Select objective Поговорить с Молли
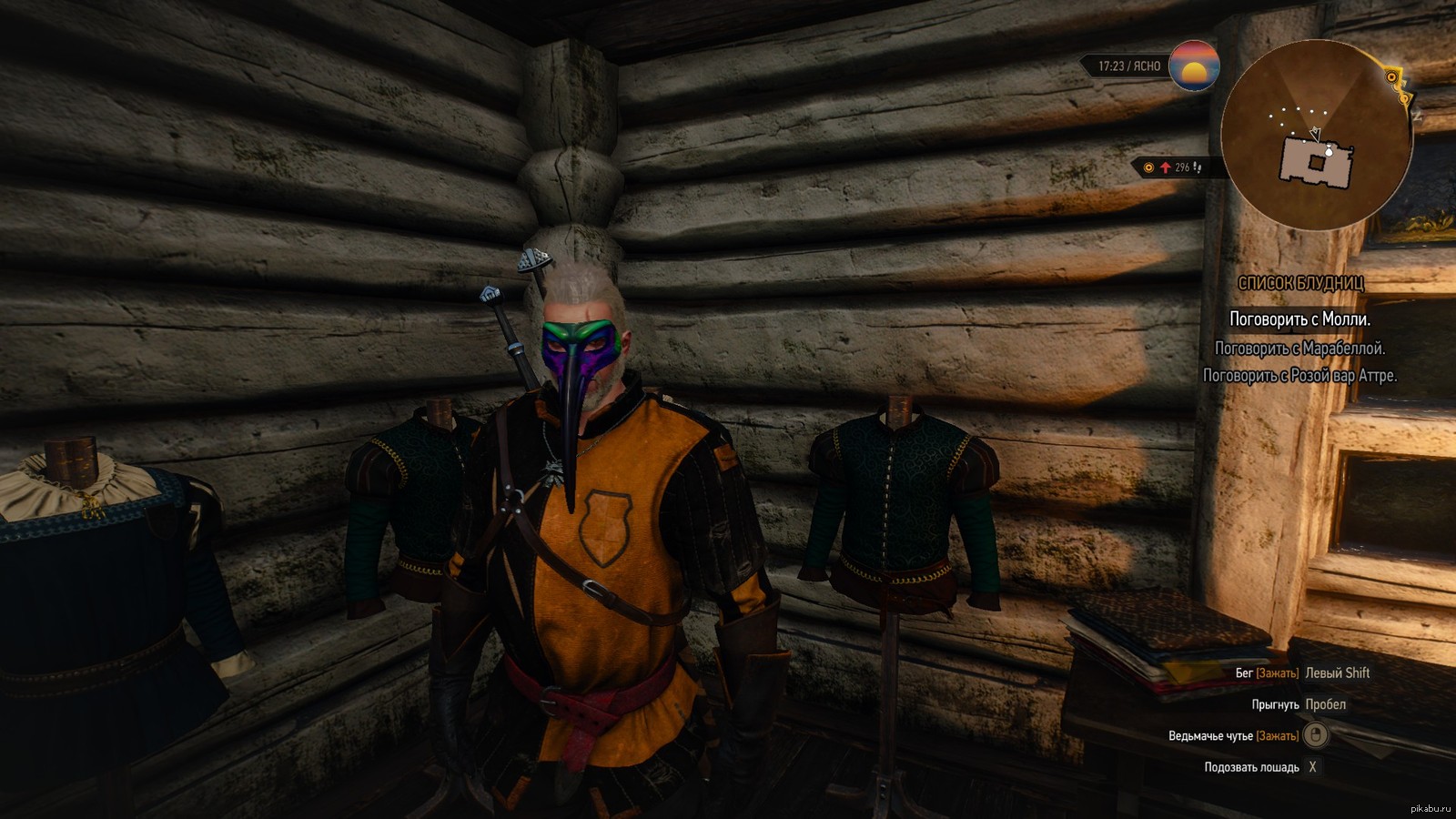 1299,319
